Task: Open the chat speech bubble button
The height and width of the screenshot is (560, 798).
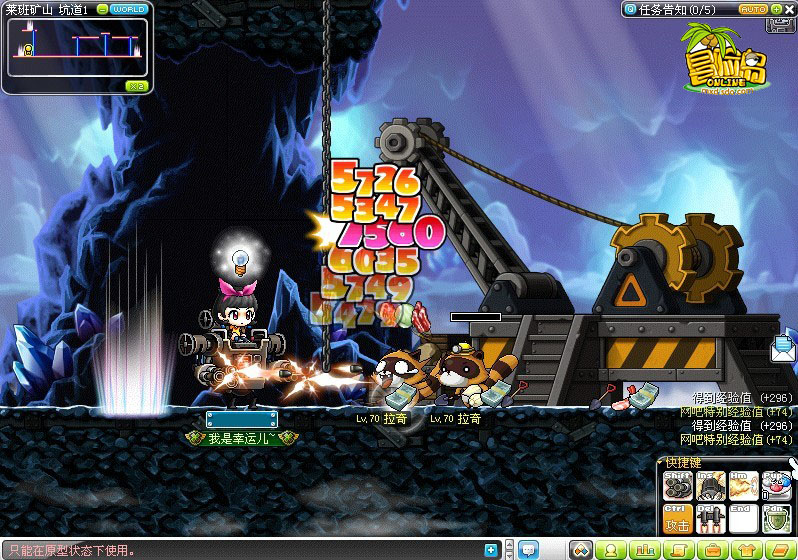Action: 528,550
